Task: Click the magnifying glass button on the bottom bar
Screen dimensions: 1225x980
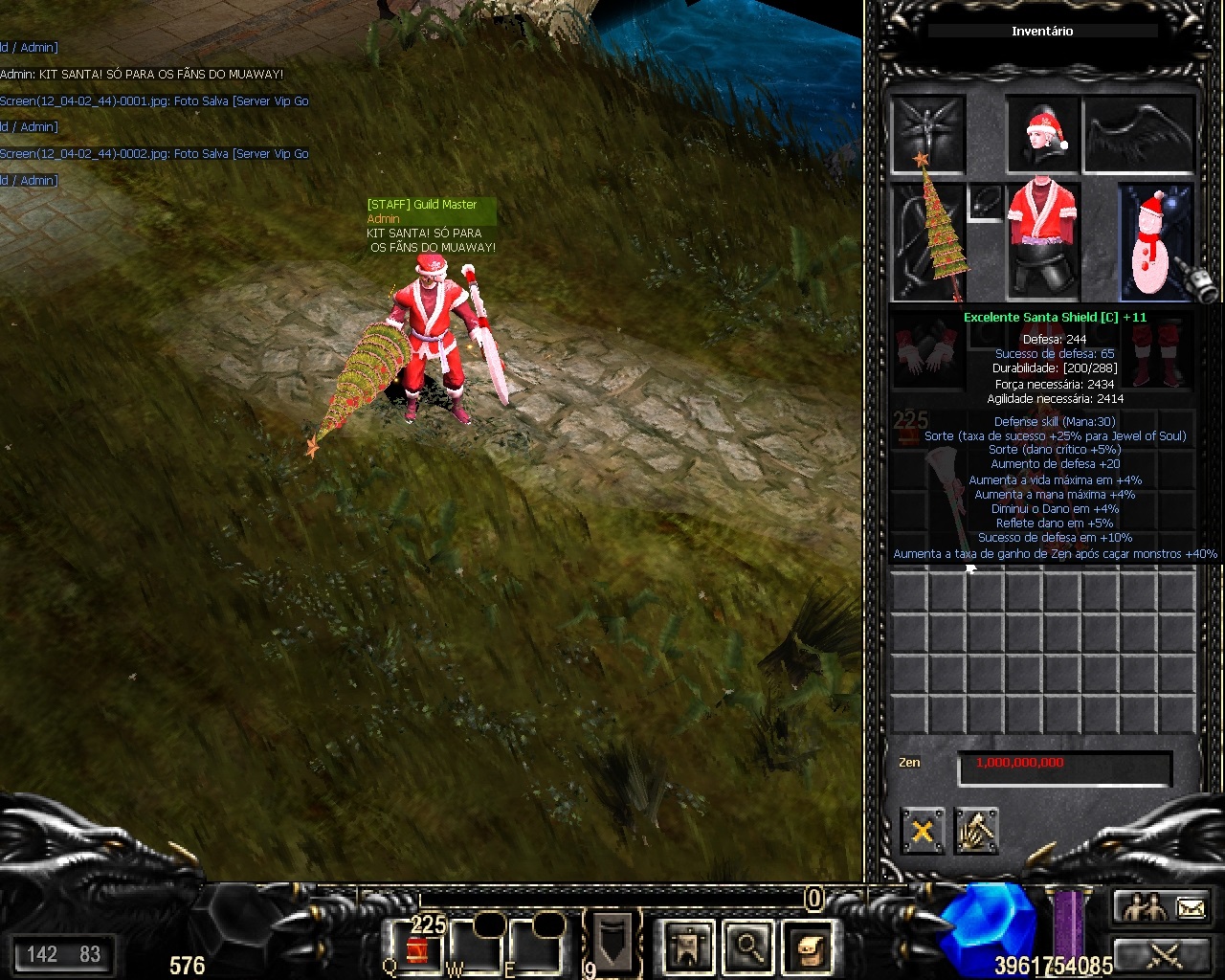Action: coord(748,947)
